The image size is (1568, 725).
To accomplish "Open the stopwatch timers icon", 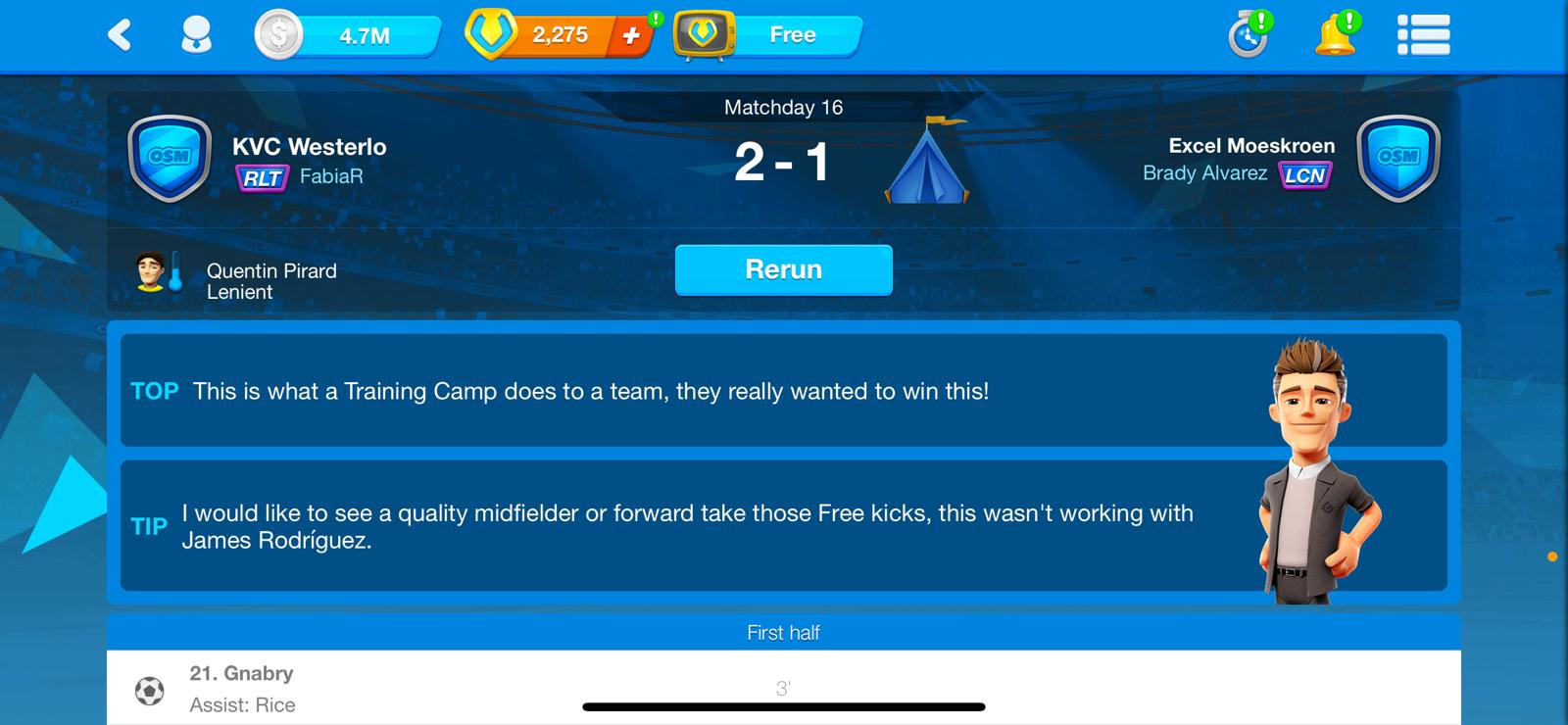I will 1249,36.
